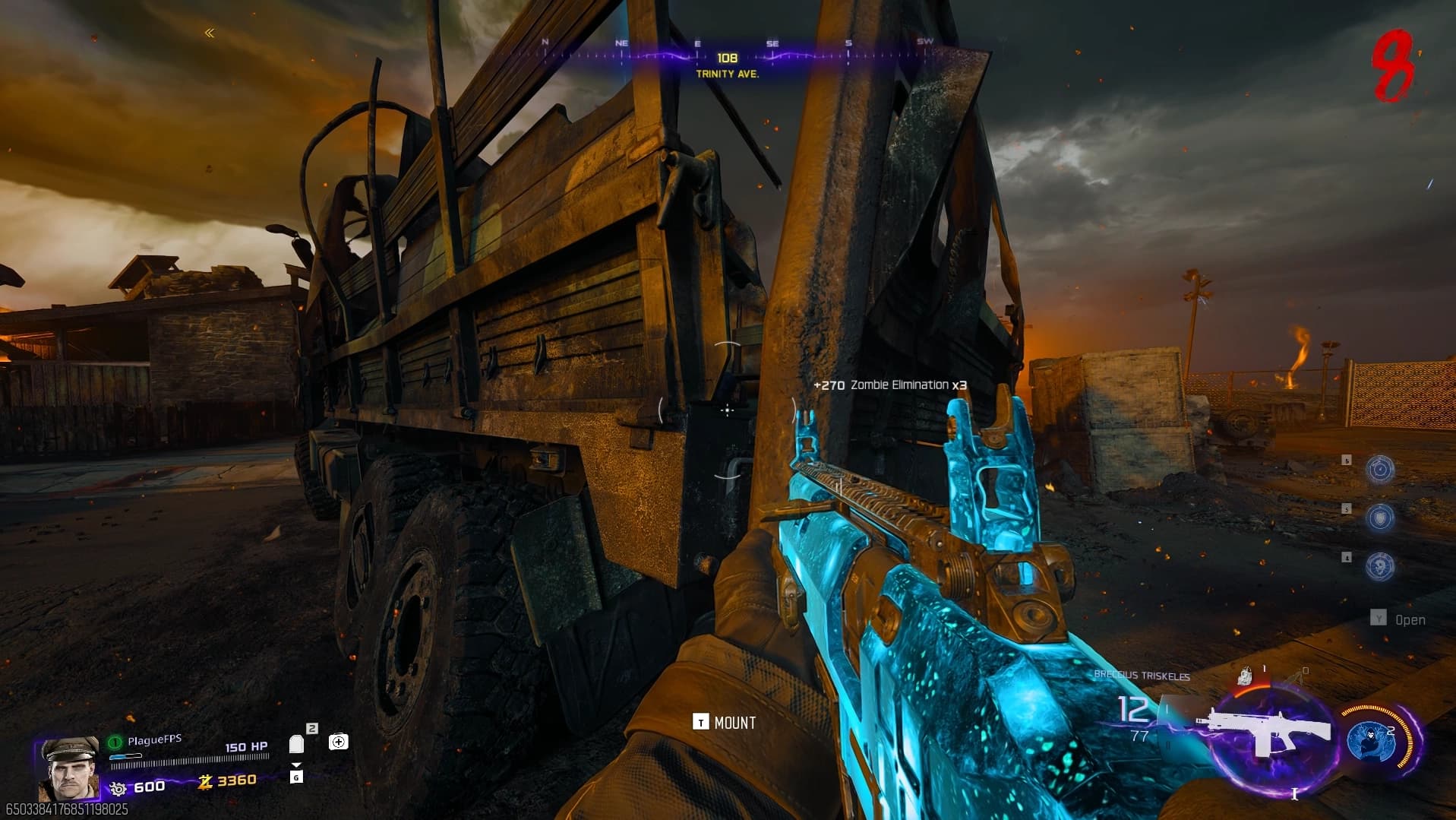Select the tactical equipment icon above weapon

(1244, 676)
